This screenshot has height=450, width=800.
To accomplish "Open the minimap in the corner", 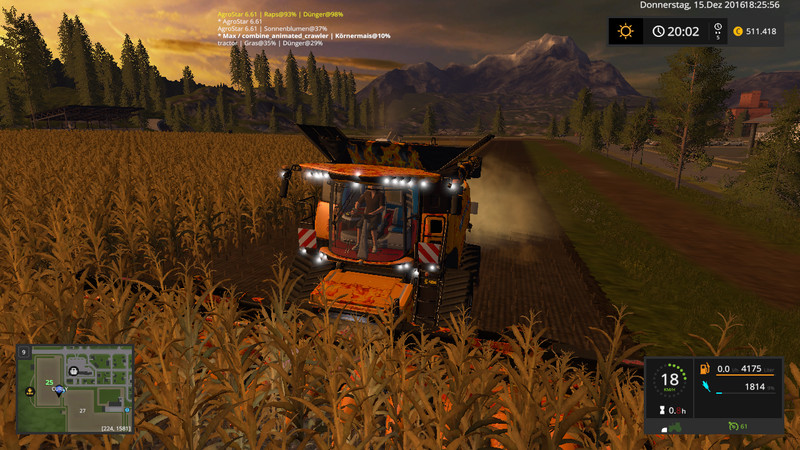I will click(75, 389).
